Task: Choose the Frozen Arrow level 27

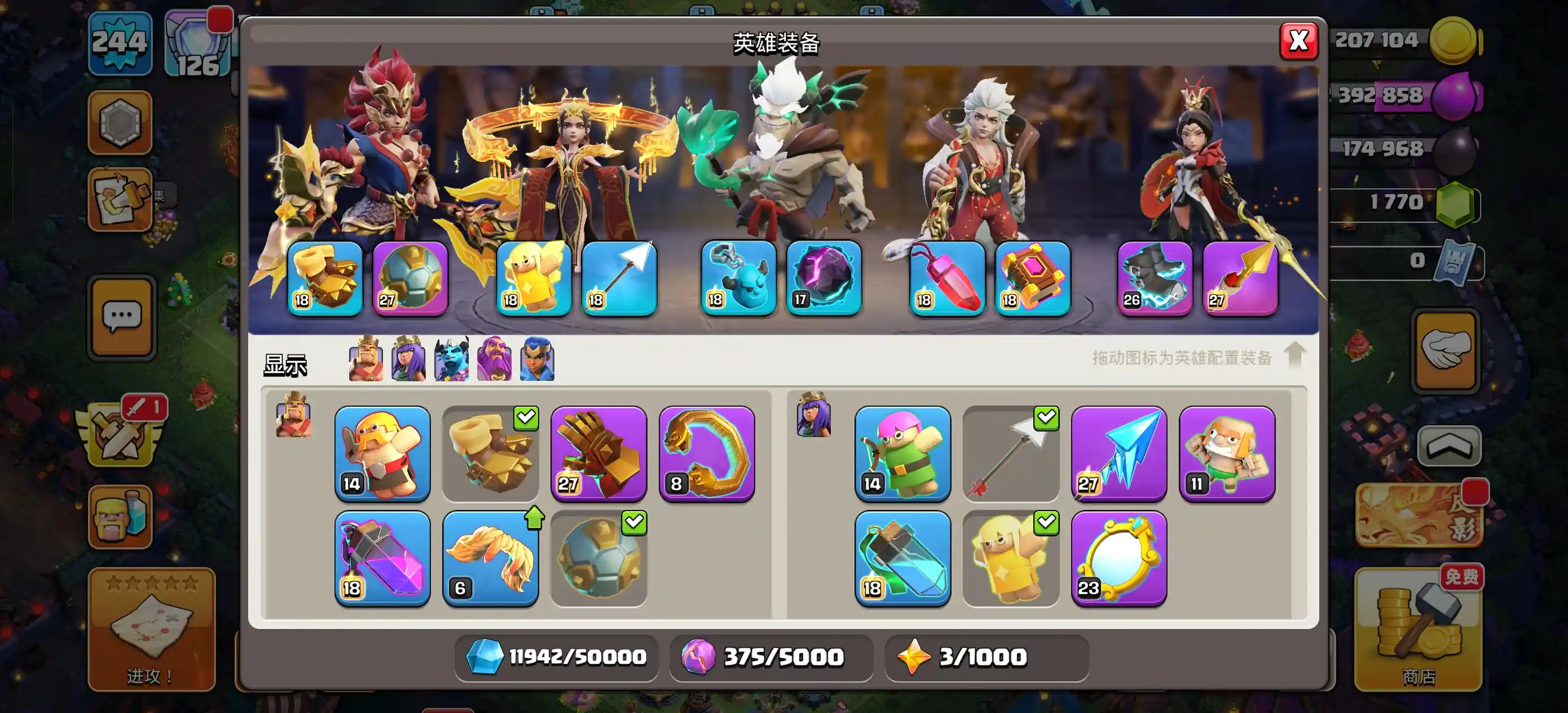Action: [x=1119, y=453]
